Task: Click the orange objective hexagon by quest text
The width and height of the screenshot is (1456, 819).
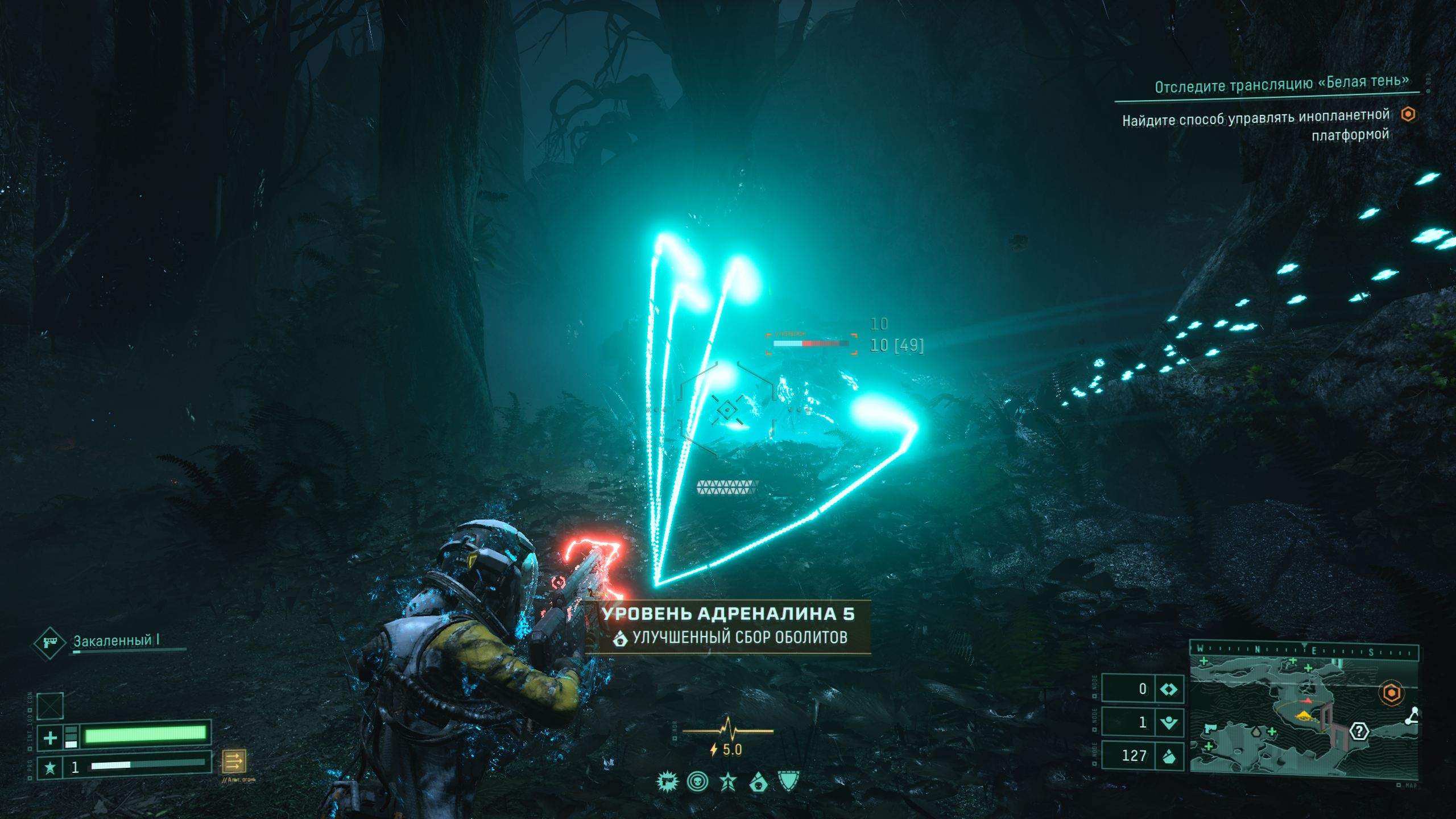Action: 1408,114
